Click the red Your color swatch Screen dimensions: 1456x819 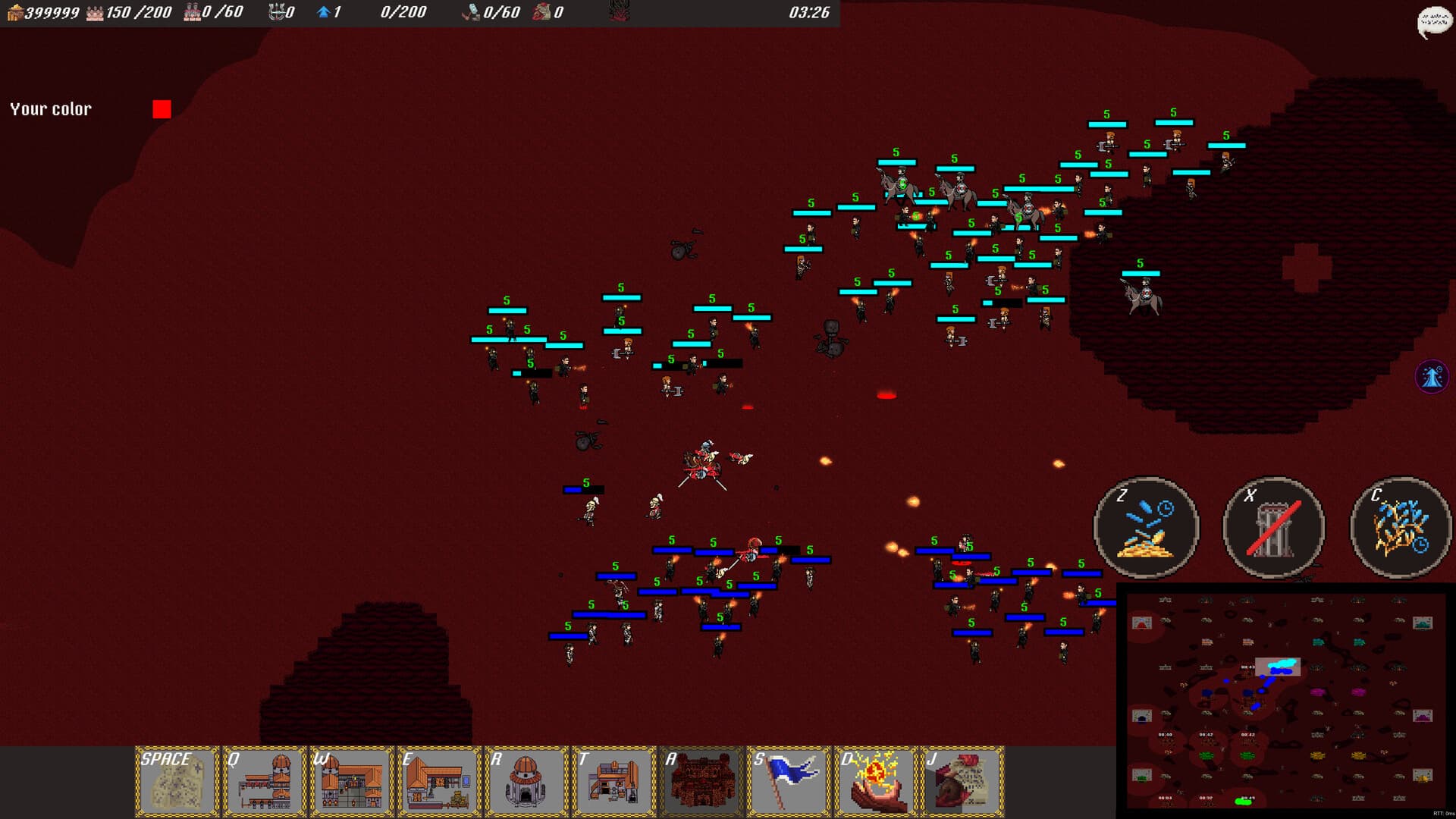(x=161, y=108)
